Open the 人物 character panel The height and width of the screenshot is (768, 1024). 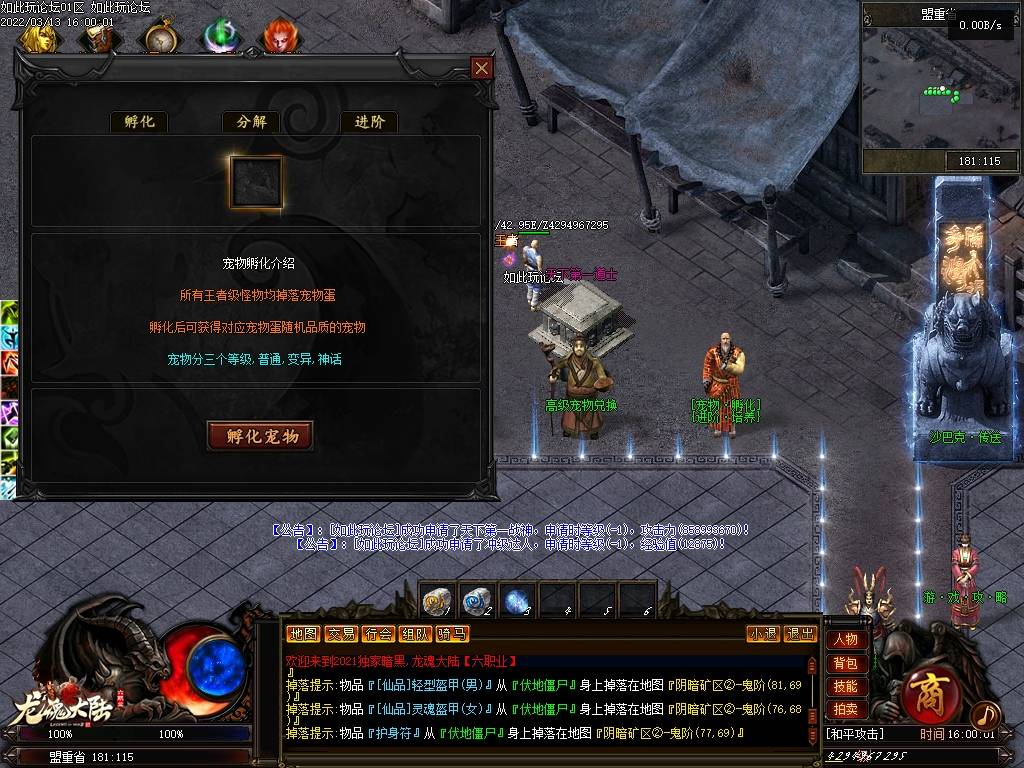(x=845, y=640)
